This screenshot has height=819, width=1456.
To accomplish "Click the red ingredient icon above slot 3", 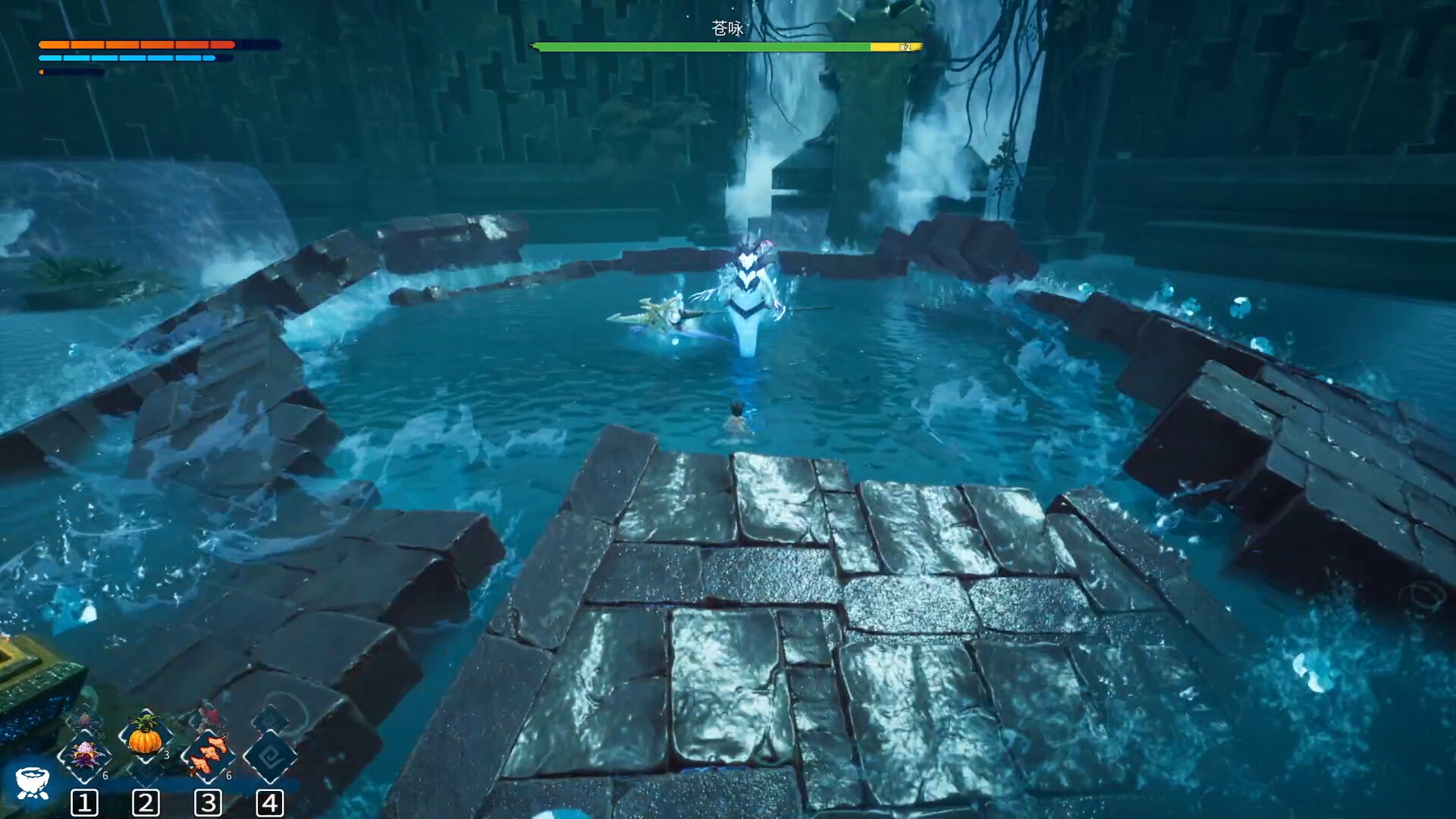I will [x=210, y=716].
